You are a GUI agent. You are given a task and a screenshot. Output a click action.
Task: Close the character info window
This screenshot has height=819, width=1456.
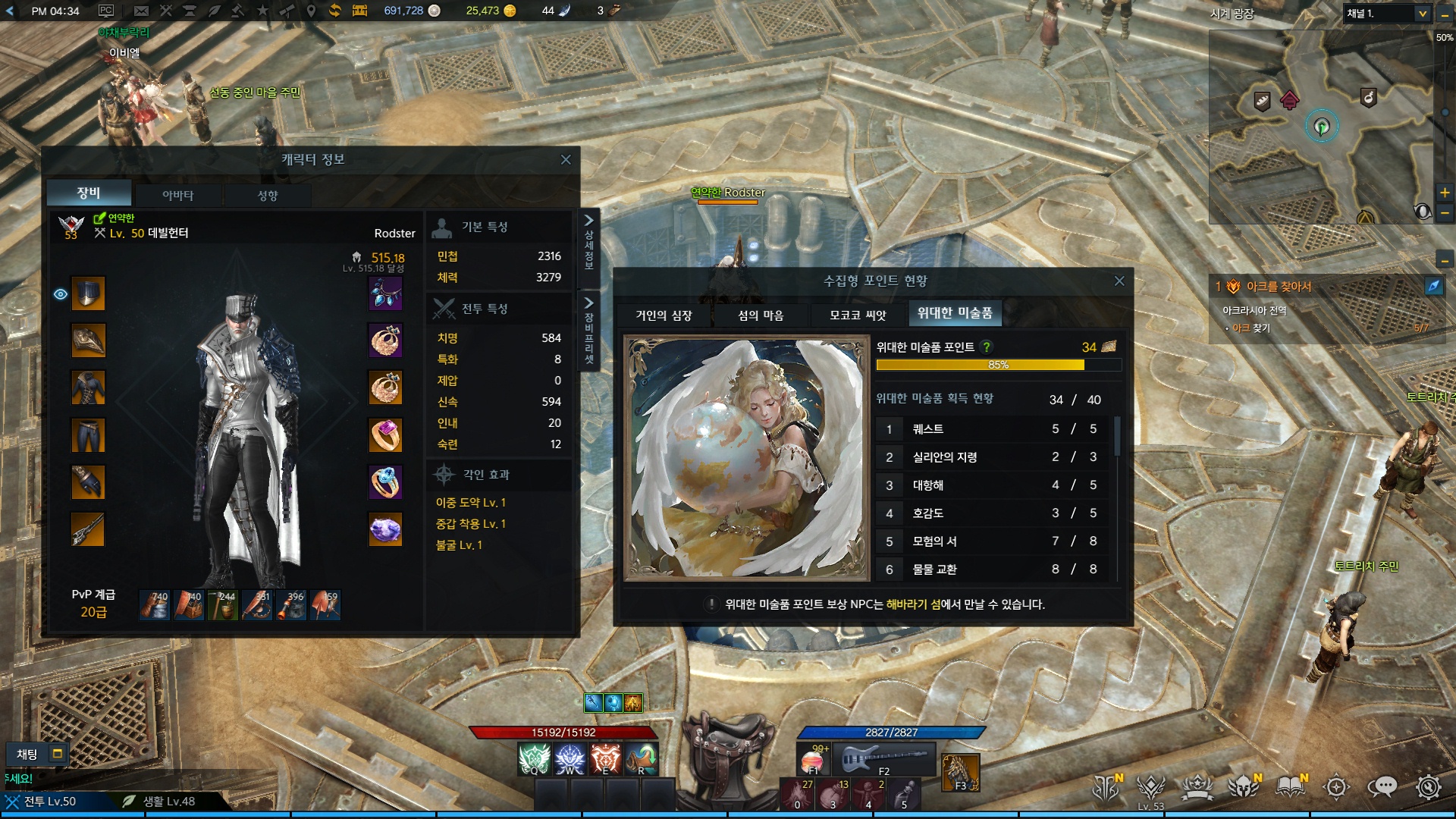click(x=565, y=159)
